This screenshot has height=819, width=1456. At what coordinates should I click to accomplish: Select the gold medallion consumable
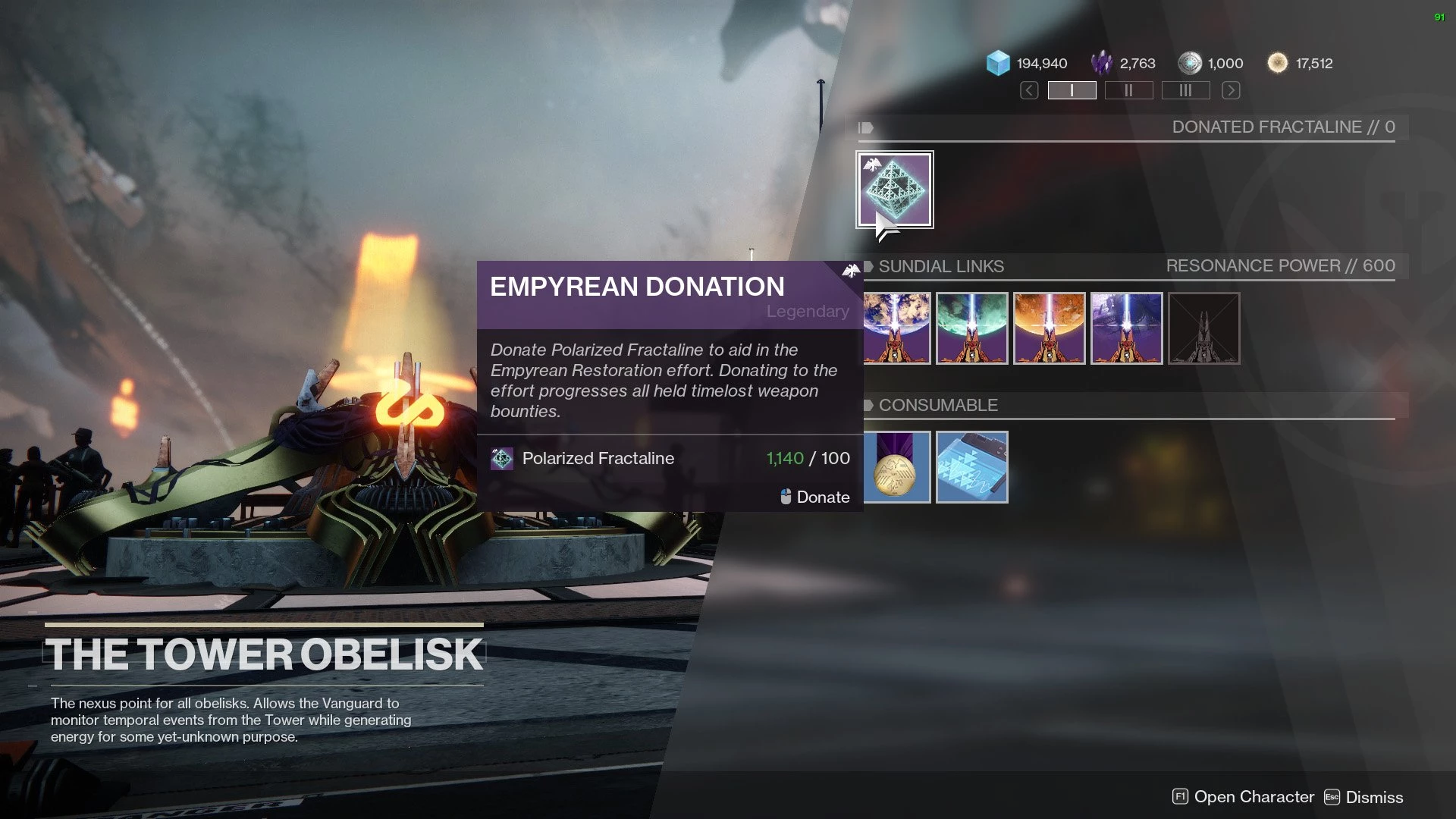point(896,467)
